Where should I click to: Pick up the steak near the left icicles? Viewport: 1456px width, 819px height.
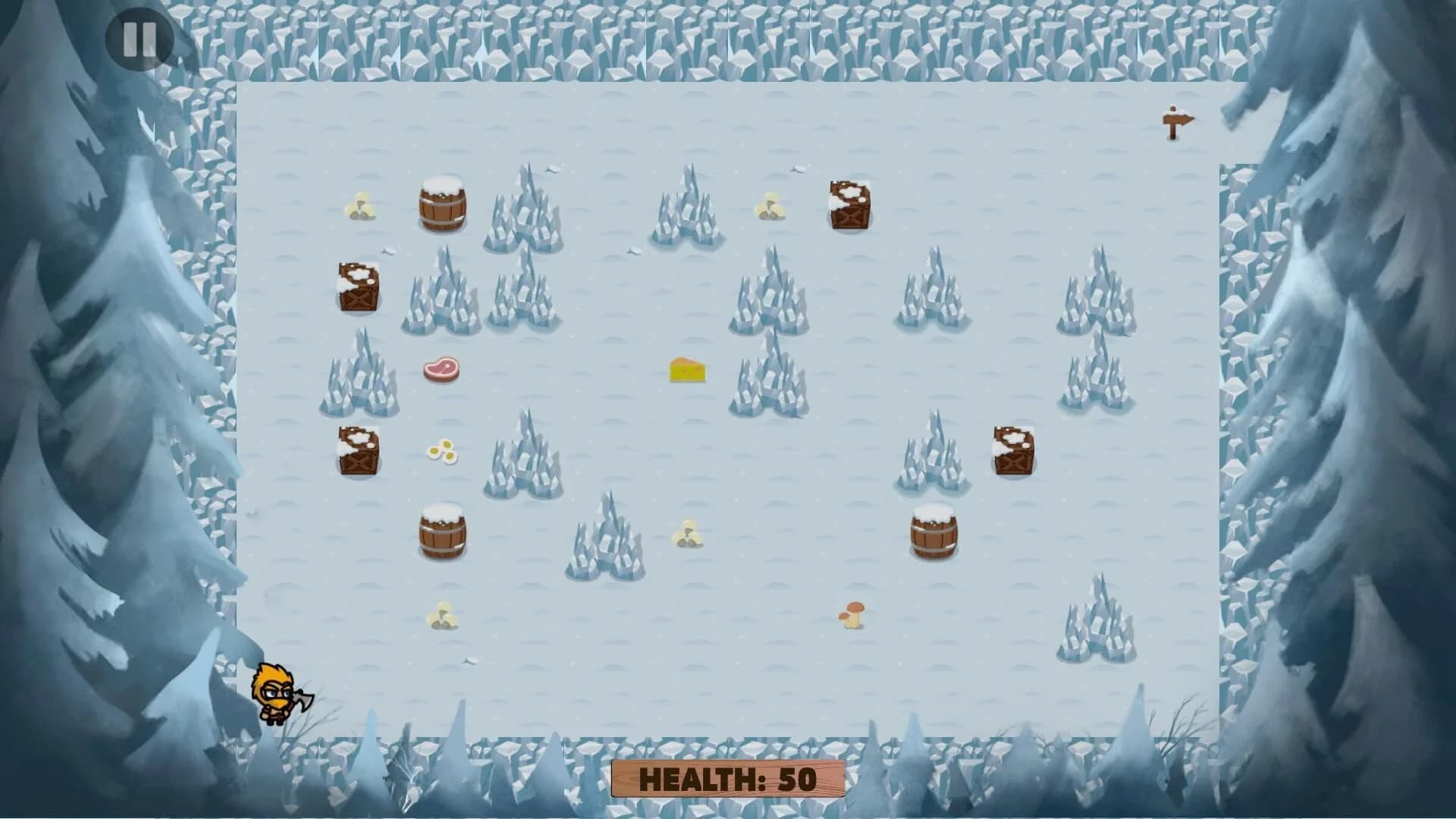[x=443, y=369]
